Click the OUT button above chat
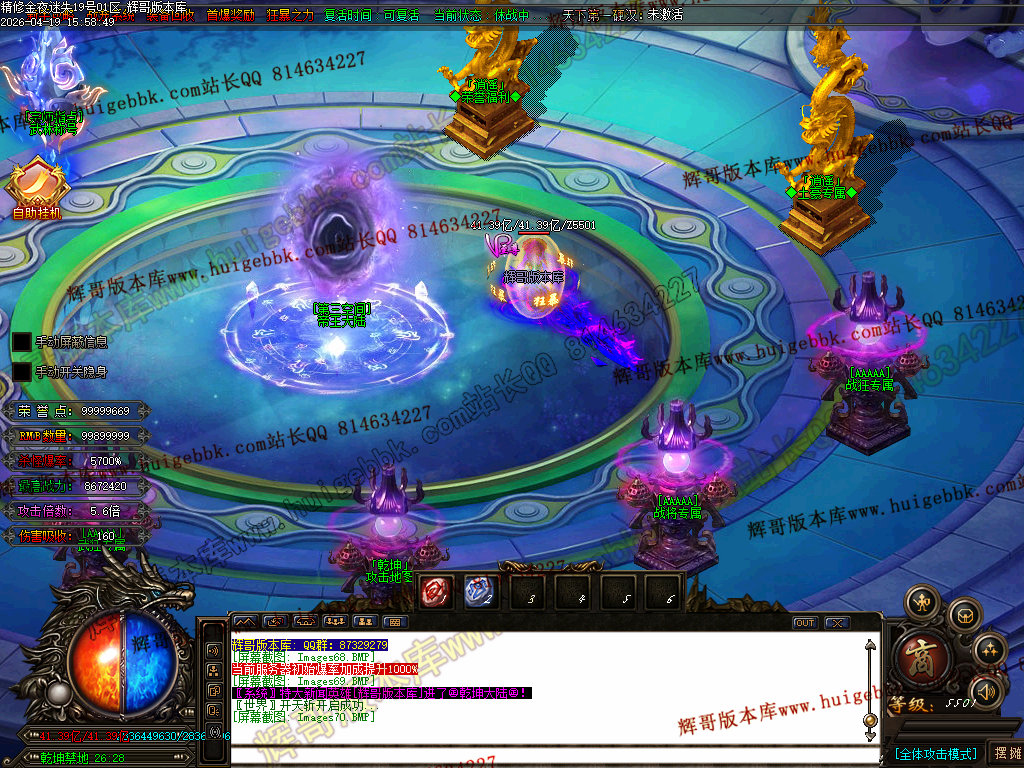1024x768 pixels. [x=805, y=623]
